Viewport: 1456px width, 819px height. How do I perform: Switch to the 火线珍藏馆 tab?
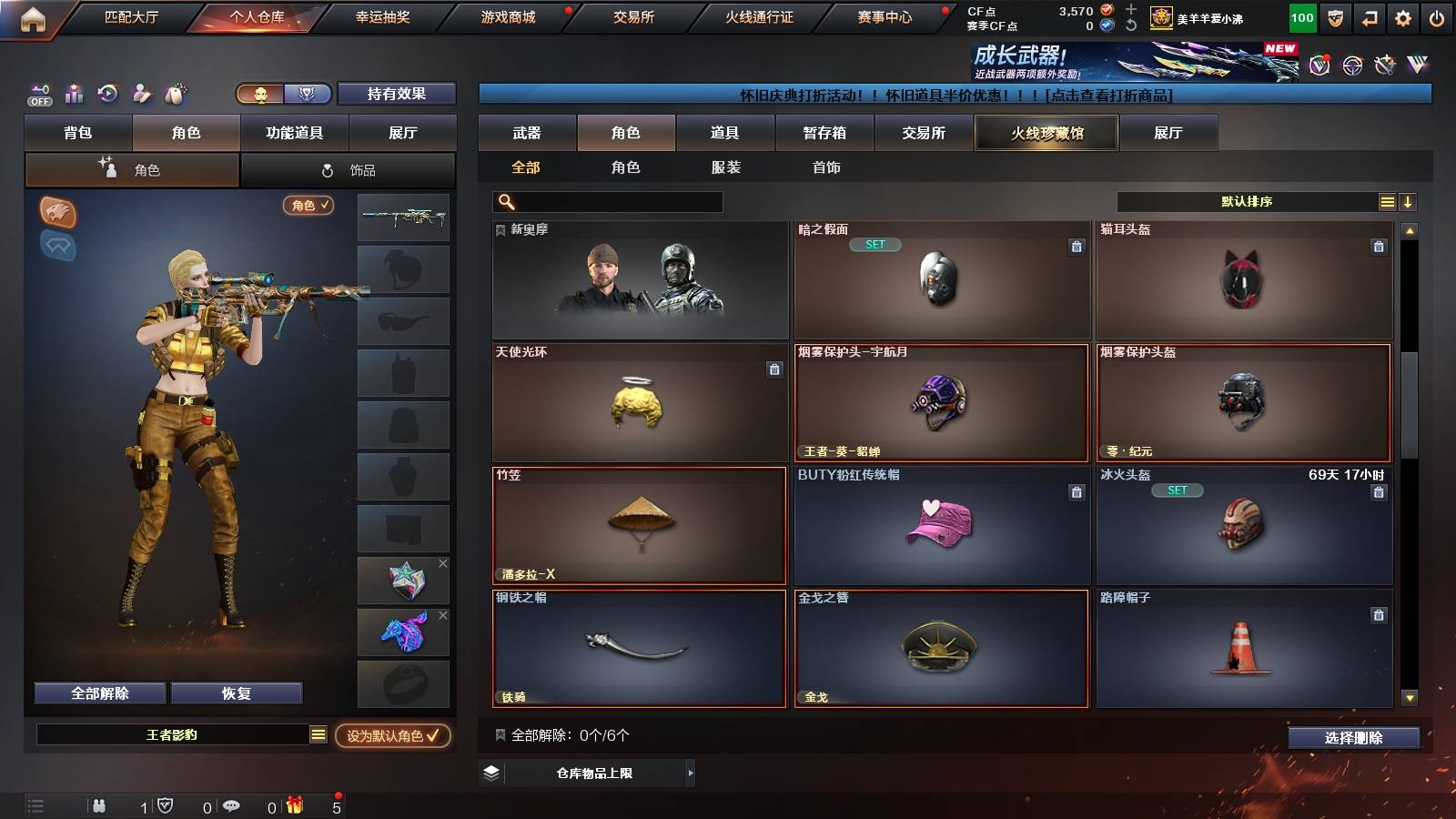coord(1046,133)
